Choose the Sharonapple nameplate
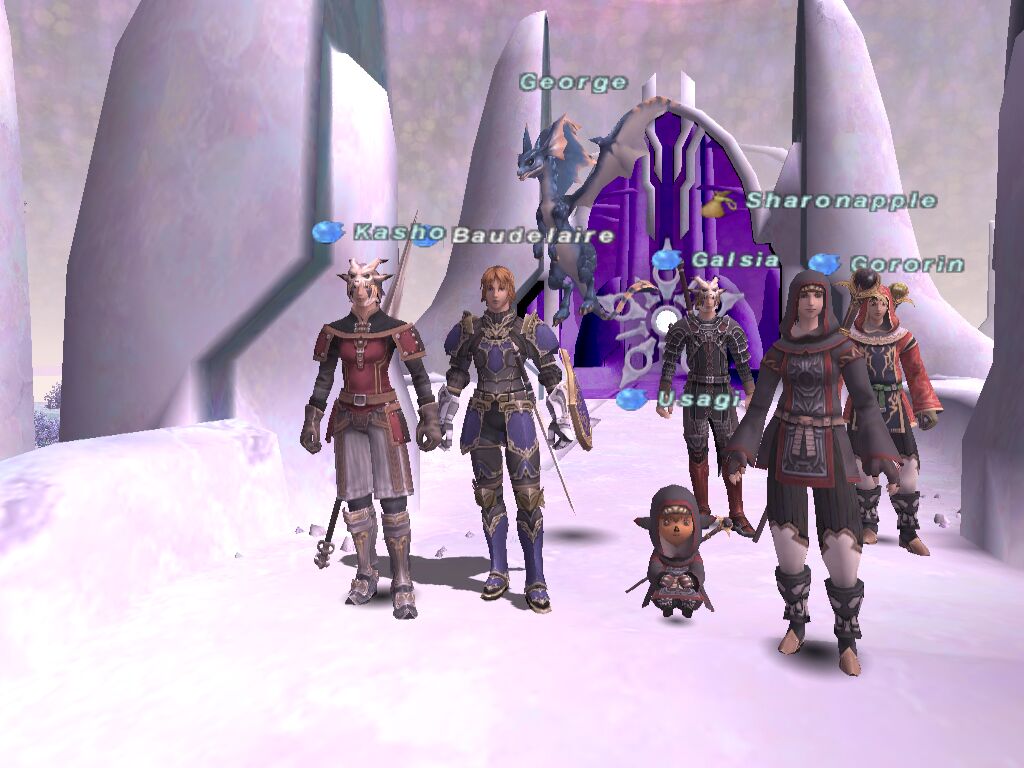This screenshot has height=768, width=1024. [x=840, y=201]
